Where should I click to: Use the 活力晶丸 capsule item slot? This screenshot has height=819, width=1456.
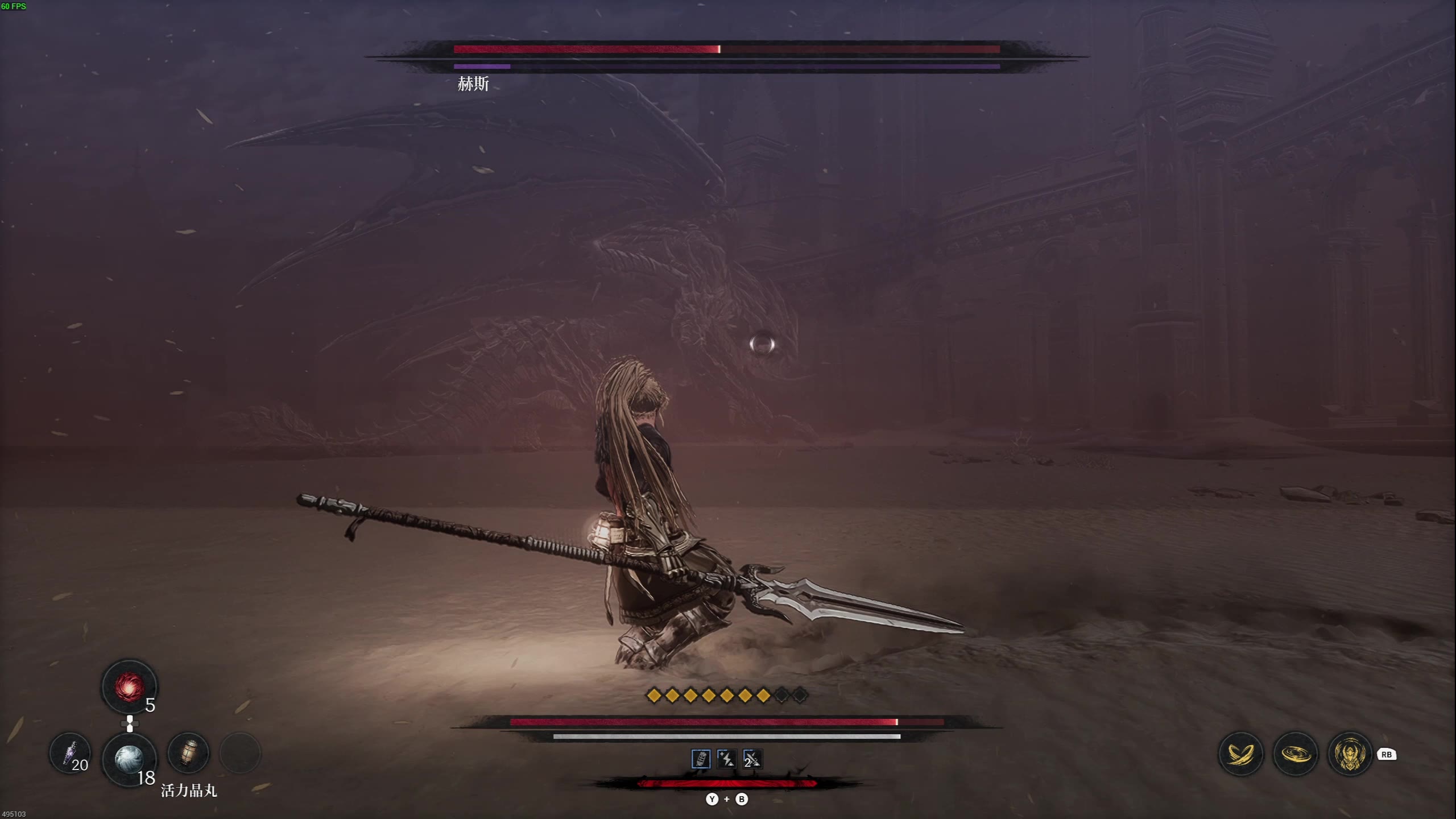tap(189, 752)
